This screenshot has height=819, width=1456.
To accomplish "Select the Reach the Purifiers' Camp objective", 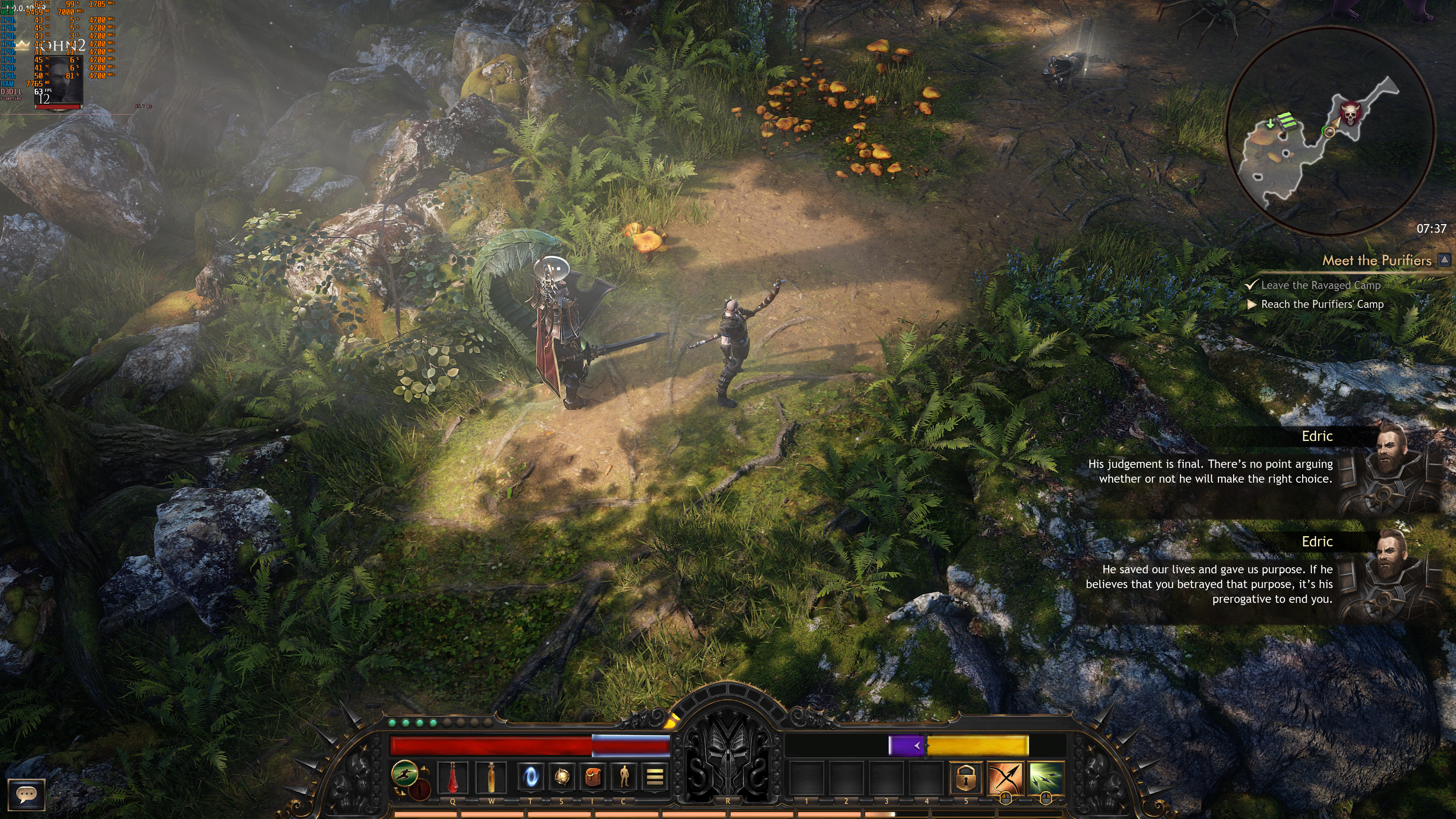I will [x=1322, y=304].
